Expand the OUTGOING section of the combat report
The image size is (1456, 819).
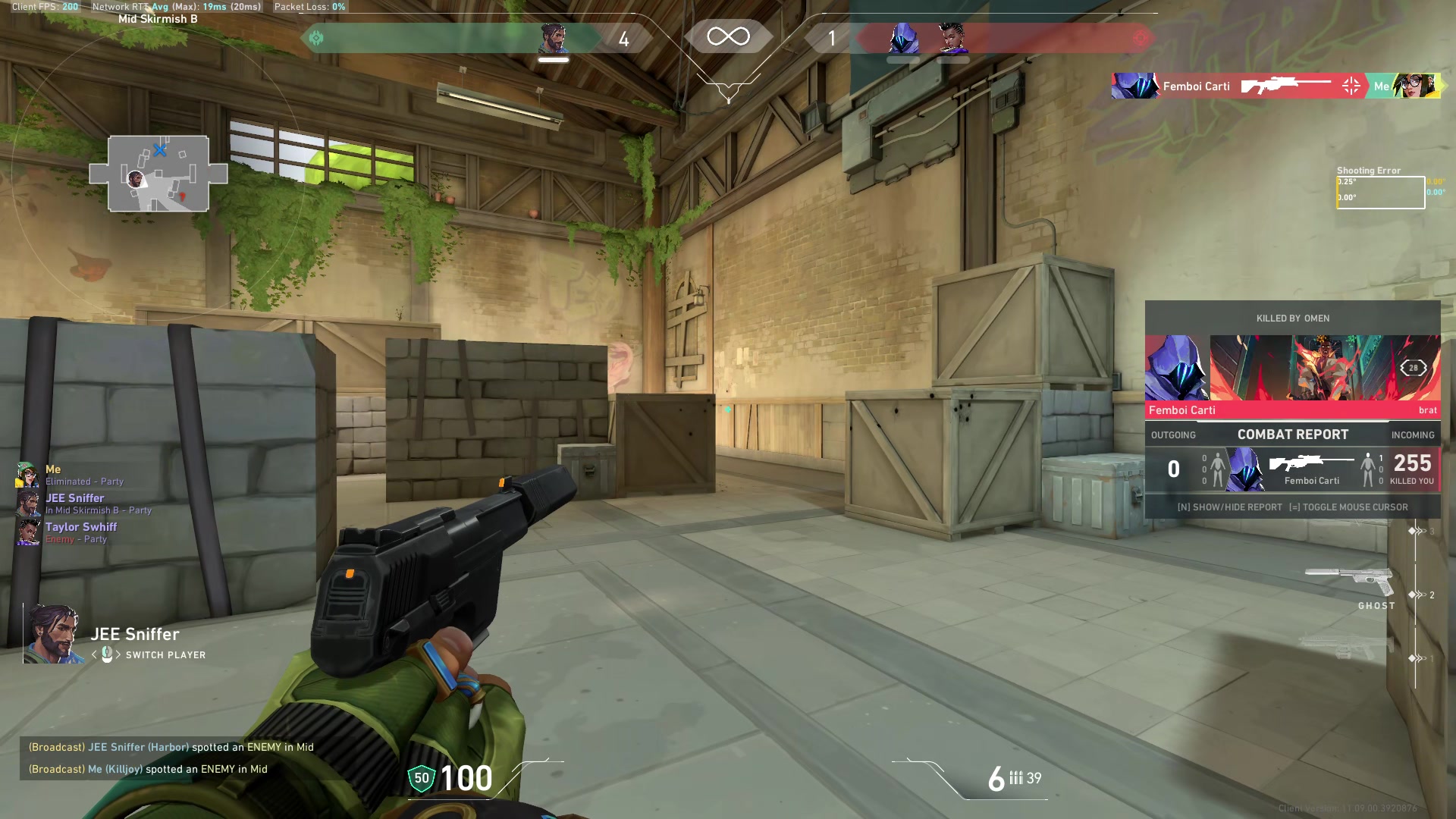click(x=1175, y=435)
